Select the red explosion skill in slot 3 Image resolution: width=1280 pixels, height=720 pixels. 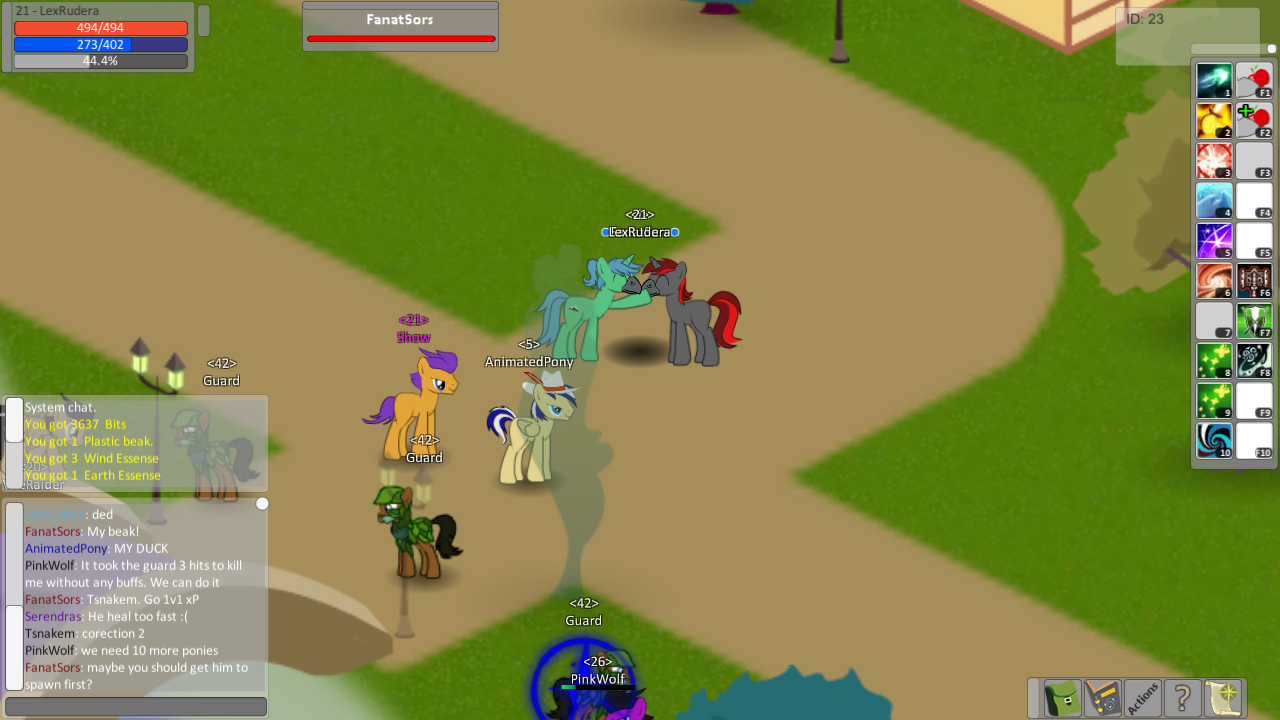1214,161
